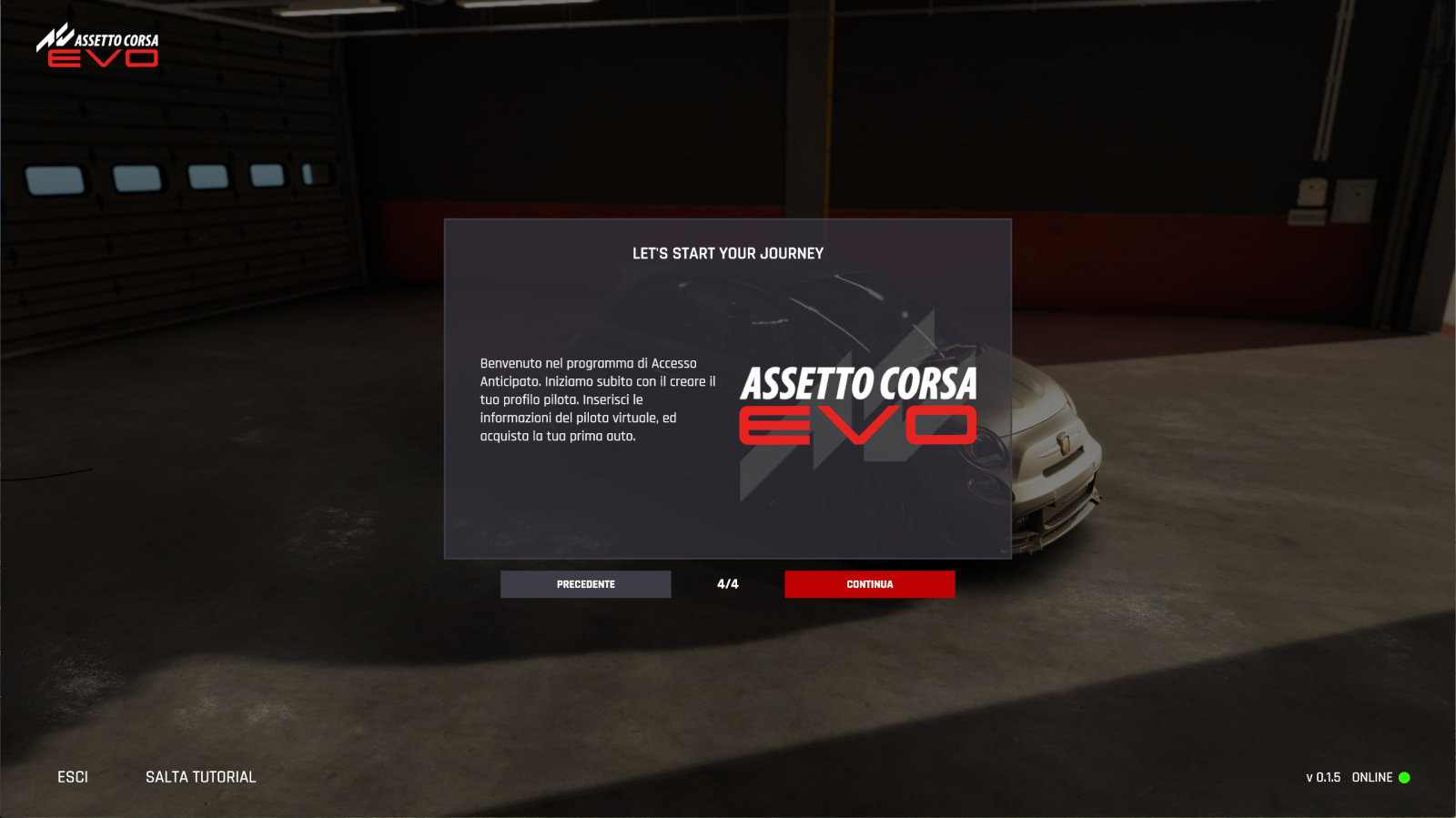
Task: Click the red CONTINUA button
Action: tap(869, 584)
